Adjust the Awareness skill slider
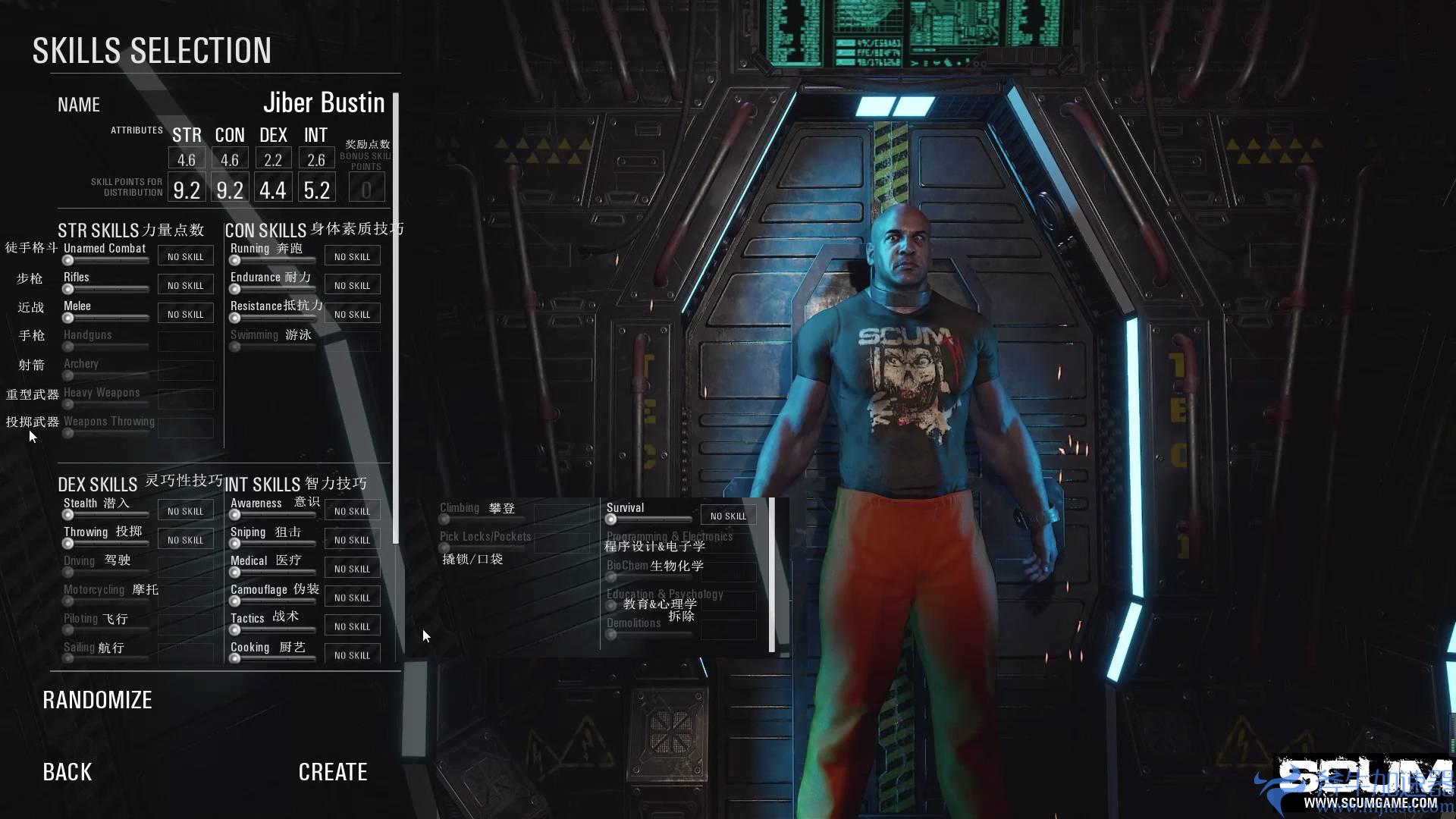This screenshot has height=819, width=1456. tap(235, 515)
